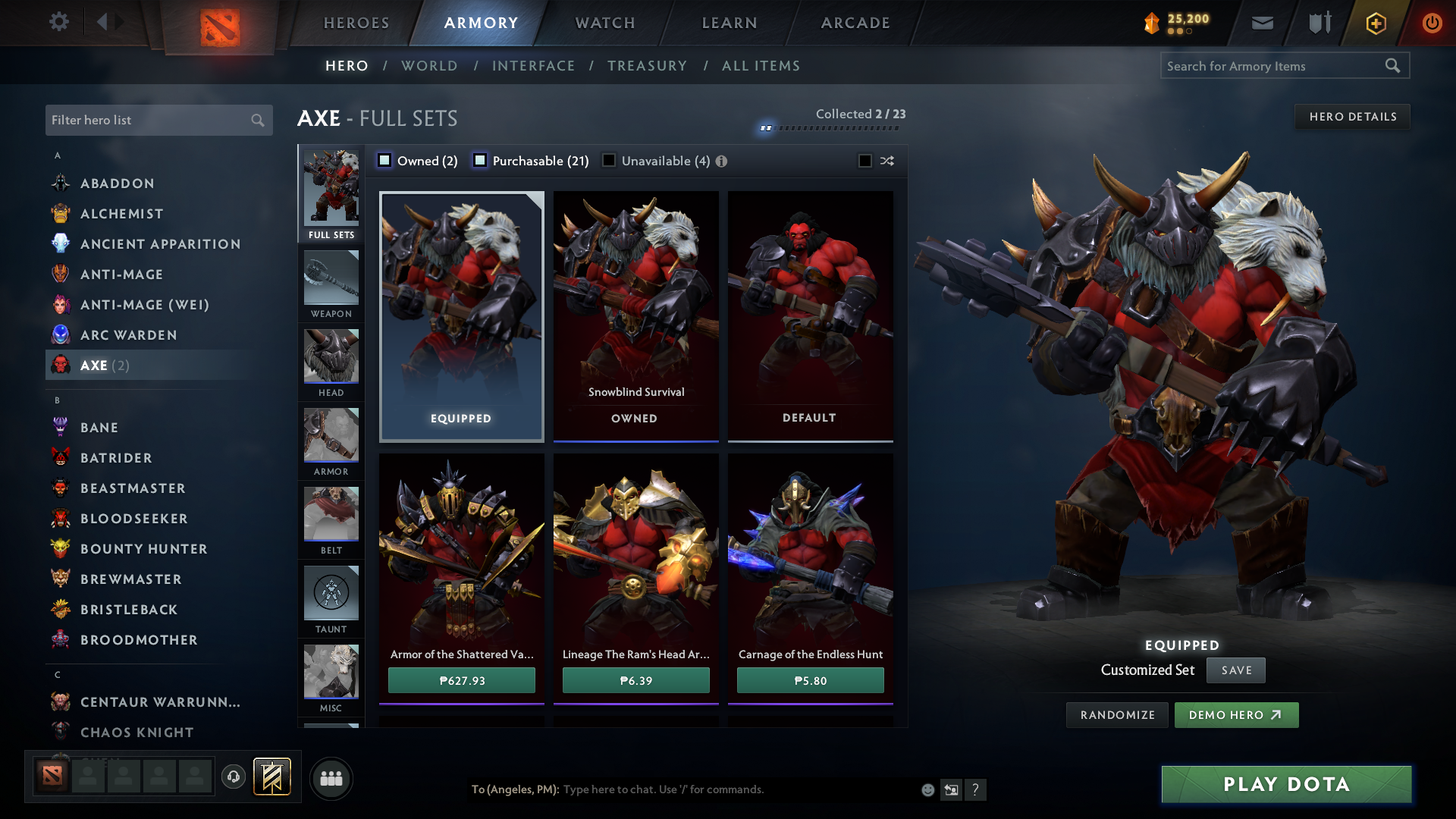The image size is (1456, 819).
Task: Uncheck the Purchasable filter
Action: (480, 160)
